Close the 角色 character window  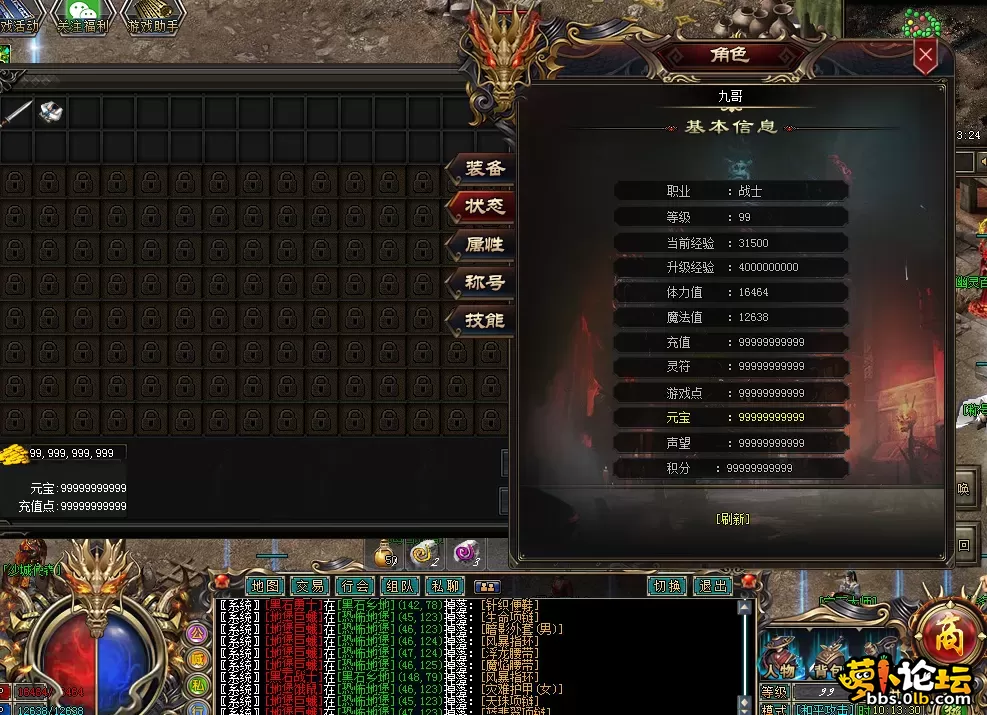(x=926, y=56)
